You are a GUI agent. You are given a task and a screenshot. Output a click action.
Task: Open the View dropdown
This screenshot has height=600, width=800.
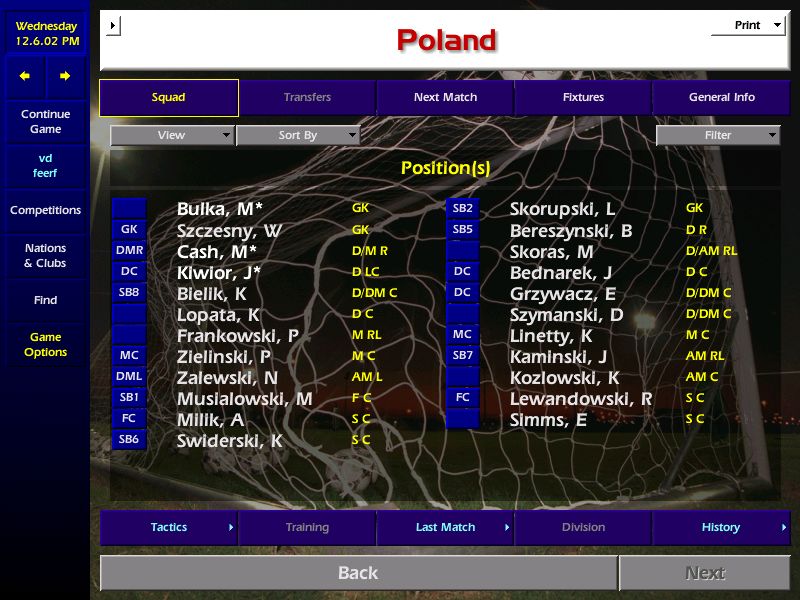coord(172,135)
